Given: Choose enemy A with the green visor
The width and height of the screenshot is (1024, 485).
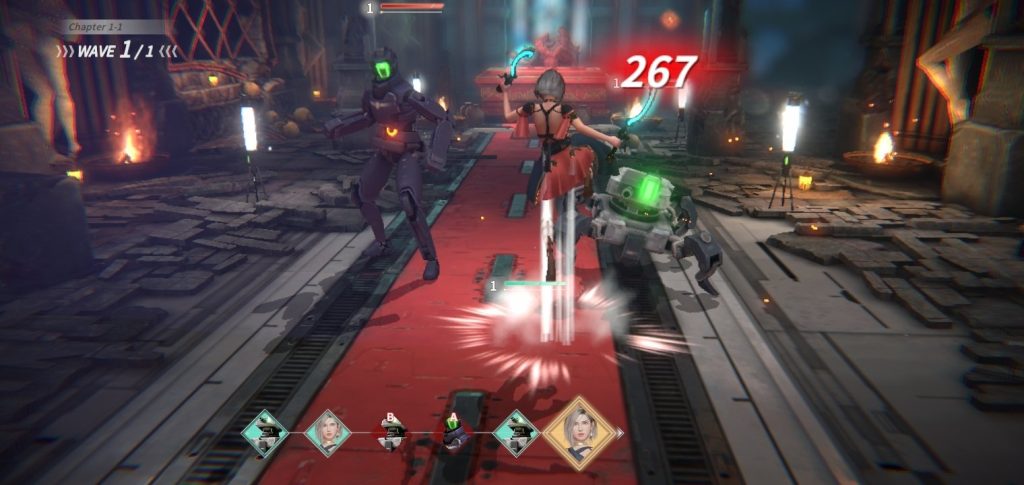Looking at the screenshot, I should pyautogui.click(x=453, y=433).
